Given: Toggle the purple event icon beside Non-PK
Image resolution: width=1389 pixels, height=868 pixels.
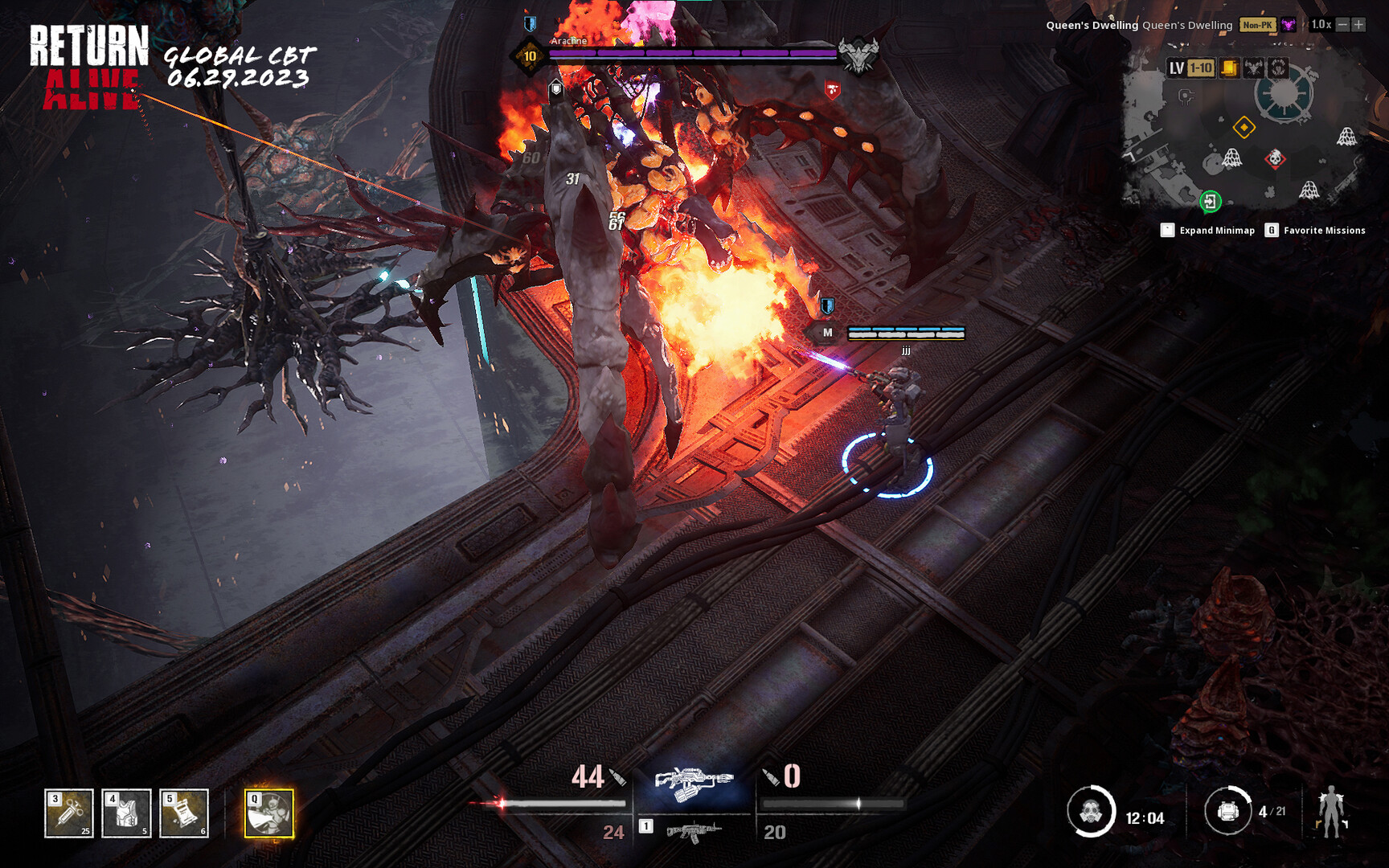Looking at the screenshot, I should pos(1288,25).
